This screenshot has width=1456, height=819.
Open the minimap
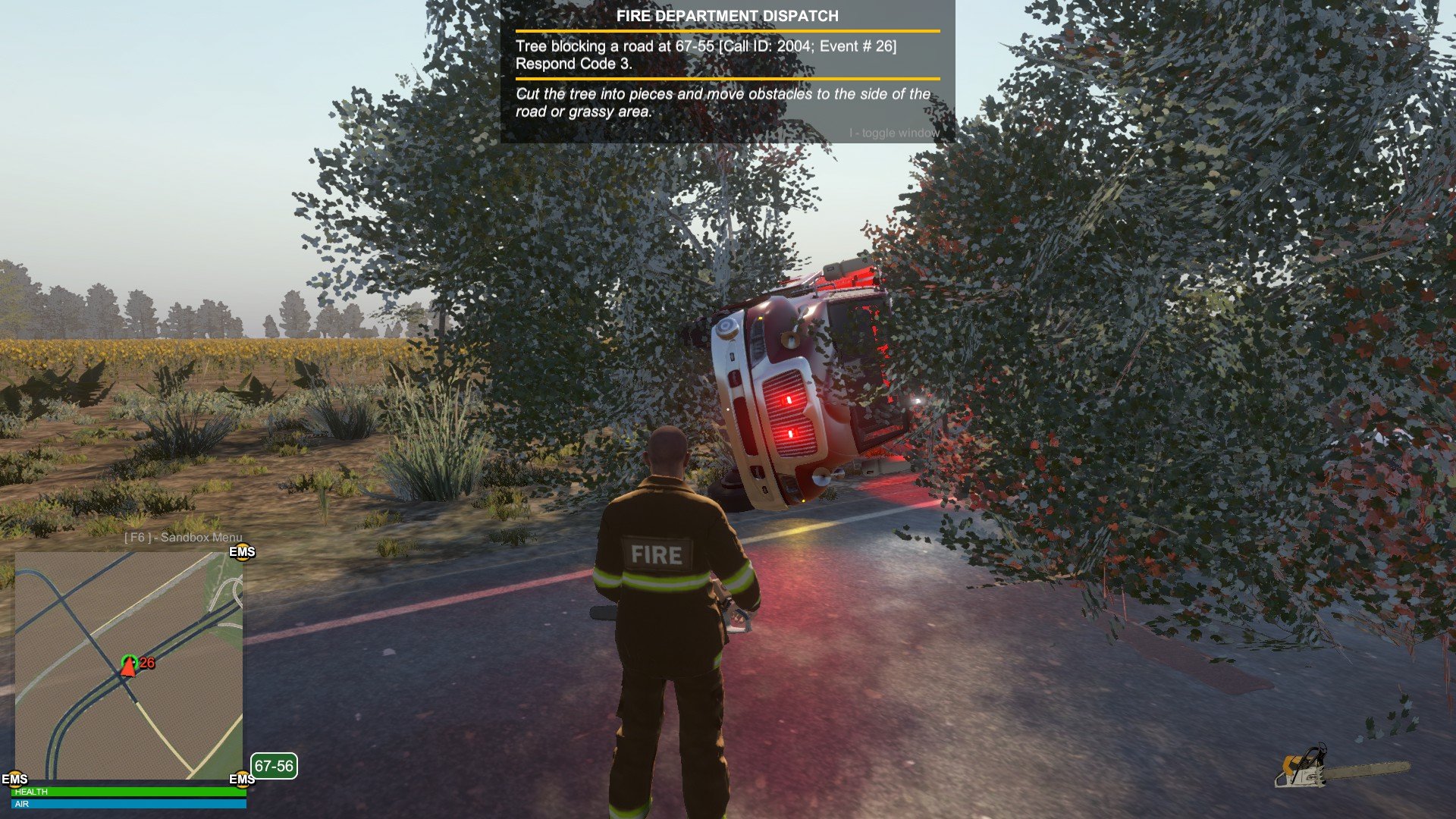129,666
